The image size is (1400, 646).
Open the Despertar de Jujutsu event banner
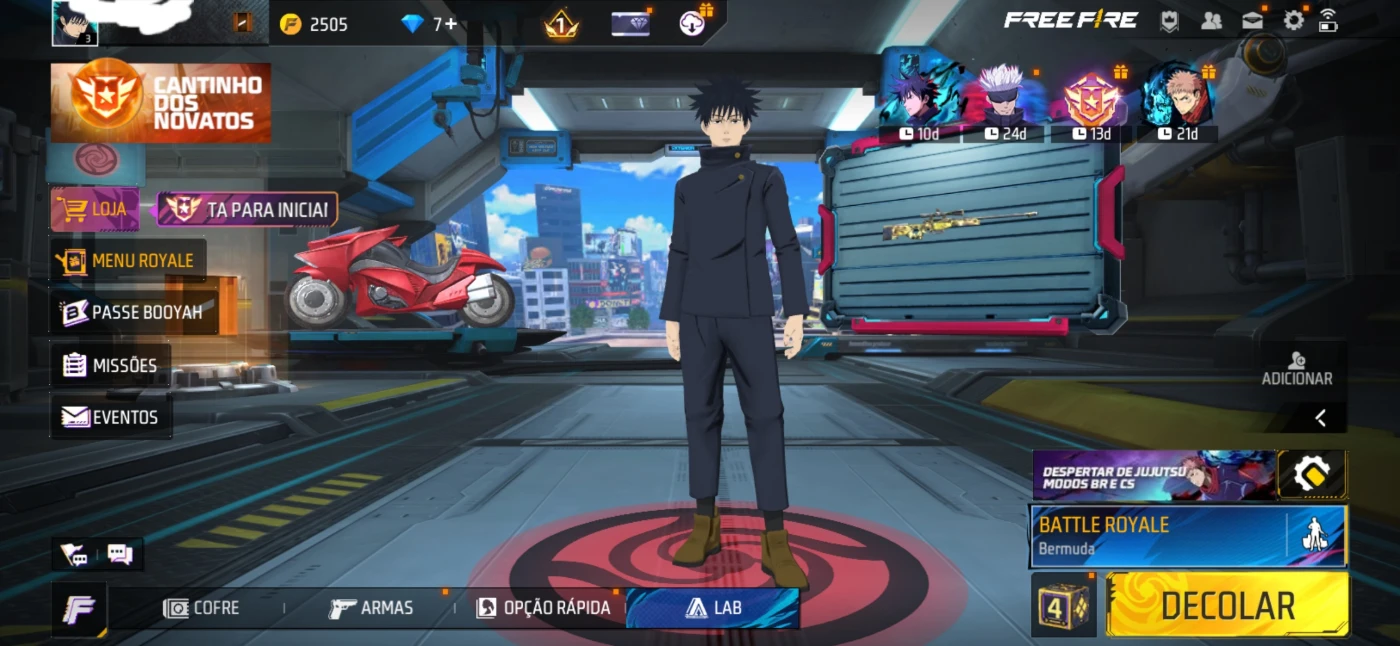(x=1153, y=474)
